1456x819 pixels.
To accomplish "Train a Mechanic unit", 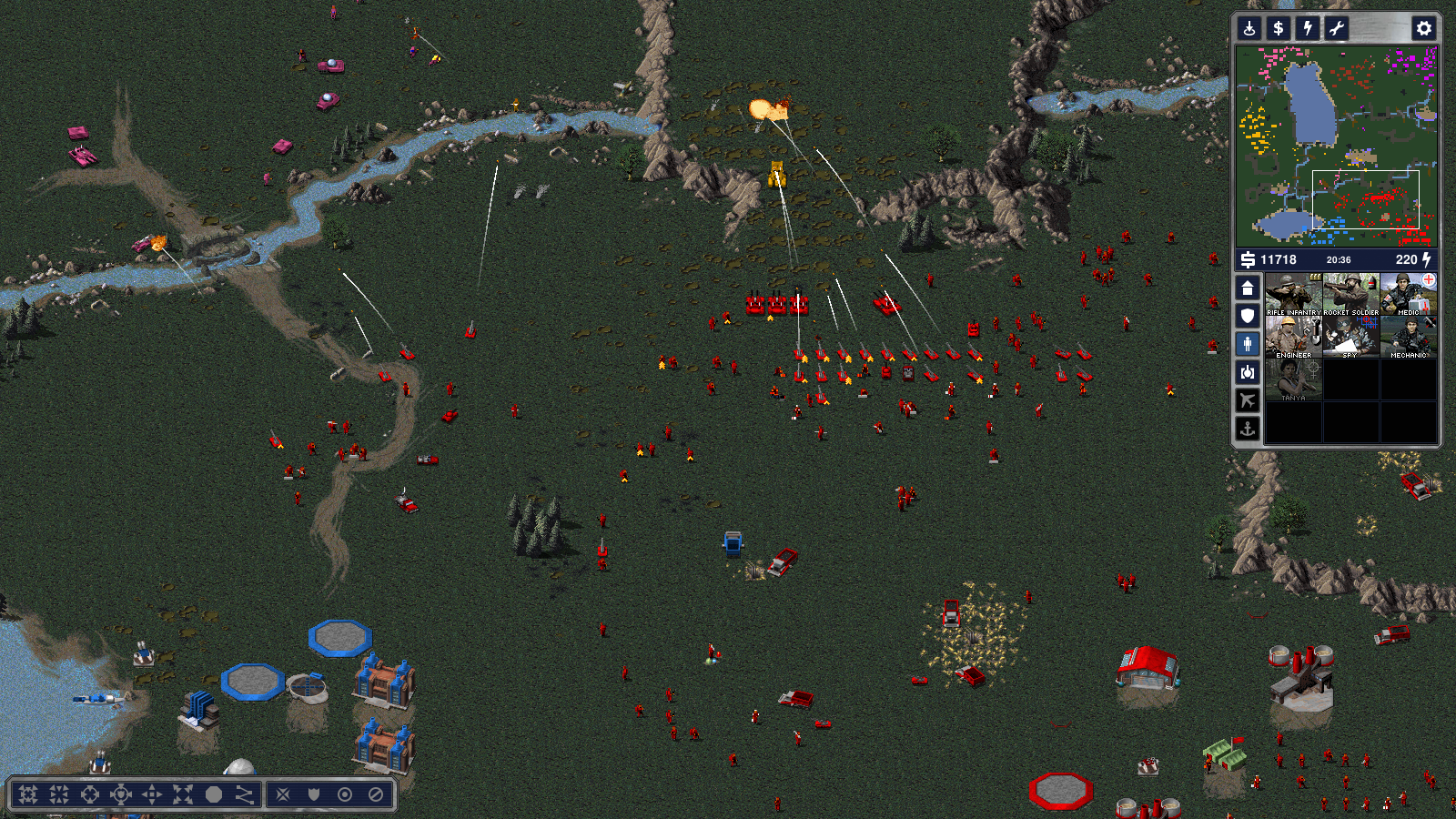I will point(1408,337).
